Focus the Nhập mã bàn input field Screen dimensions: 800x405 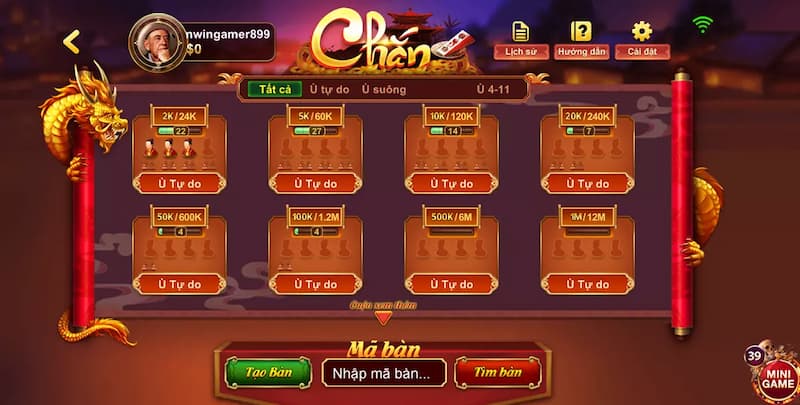coord(384,373)
